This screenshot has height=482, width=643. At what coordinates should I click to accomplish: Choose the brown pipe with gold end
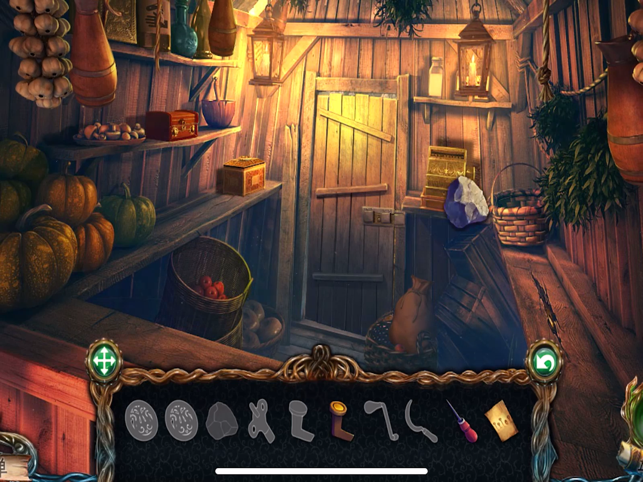point(339,421)
